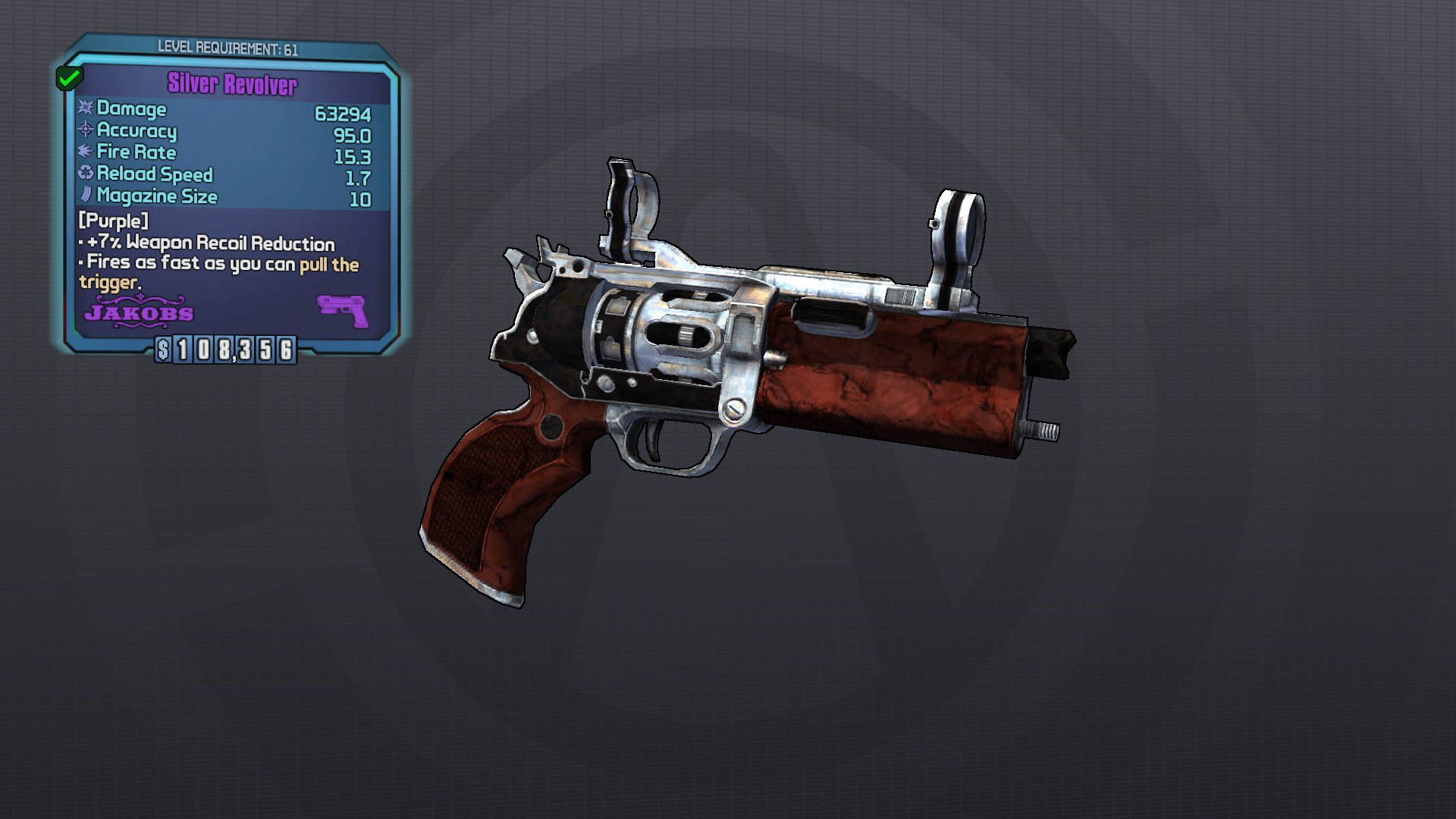
Task: Click the purple pistol type icon
Action: pyautogui.click(x=343, y=310)
